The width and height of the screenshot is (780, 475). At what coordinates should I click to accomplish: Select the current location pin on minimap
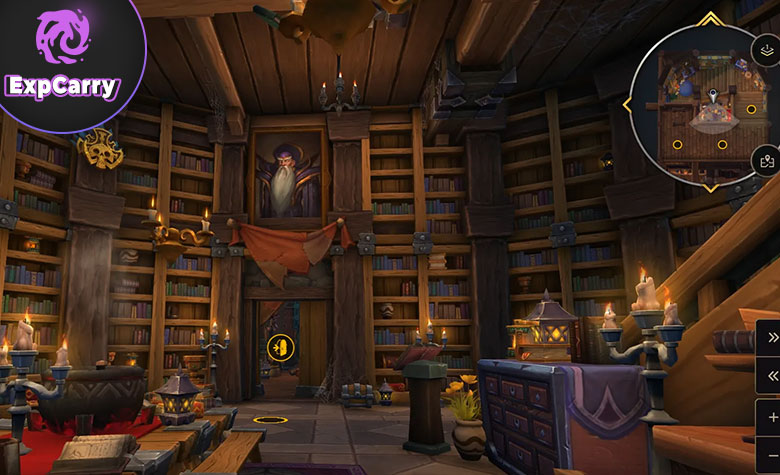coord(712,96)
